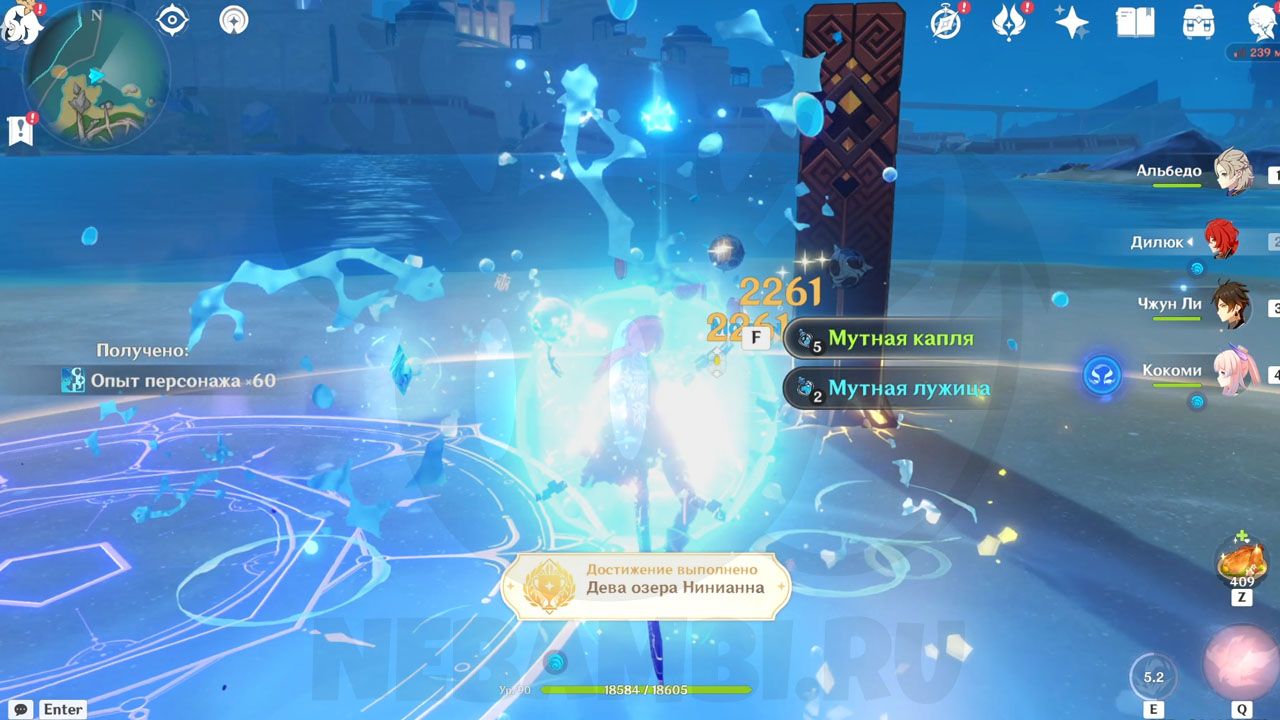The image size is (1280, 720).
Task: Select party member Дилюк
Action: pyautogui.click(x=1220, y=241)
